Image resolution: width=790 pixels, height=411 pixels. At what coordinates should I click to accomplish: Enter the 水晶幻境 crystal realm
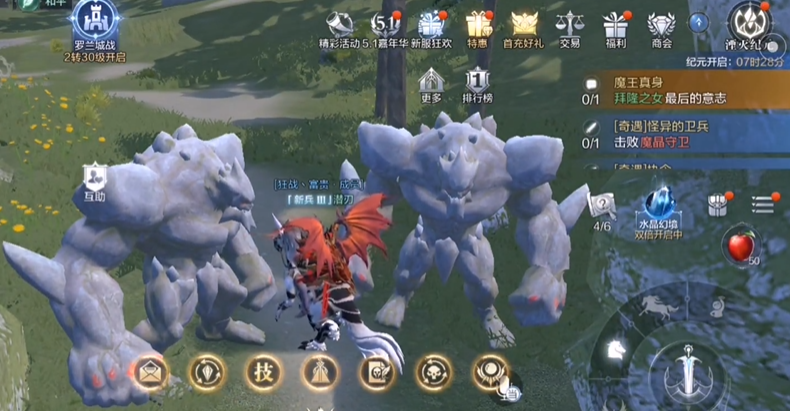(x=658, y=212)
